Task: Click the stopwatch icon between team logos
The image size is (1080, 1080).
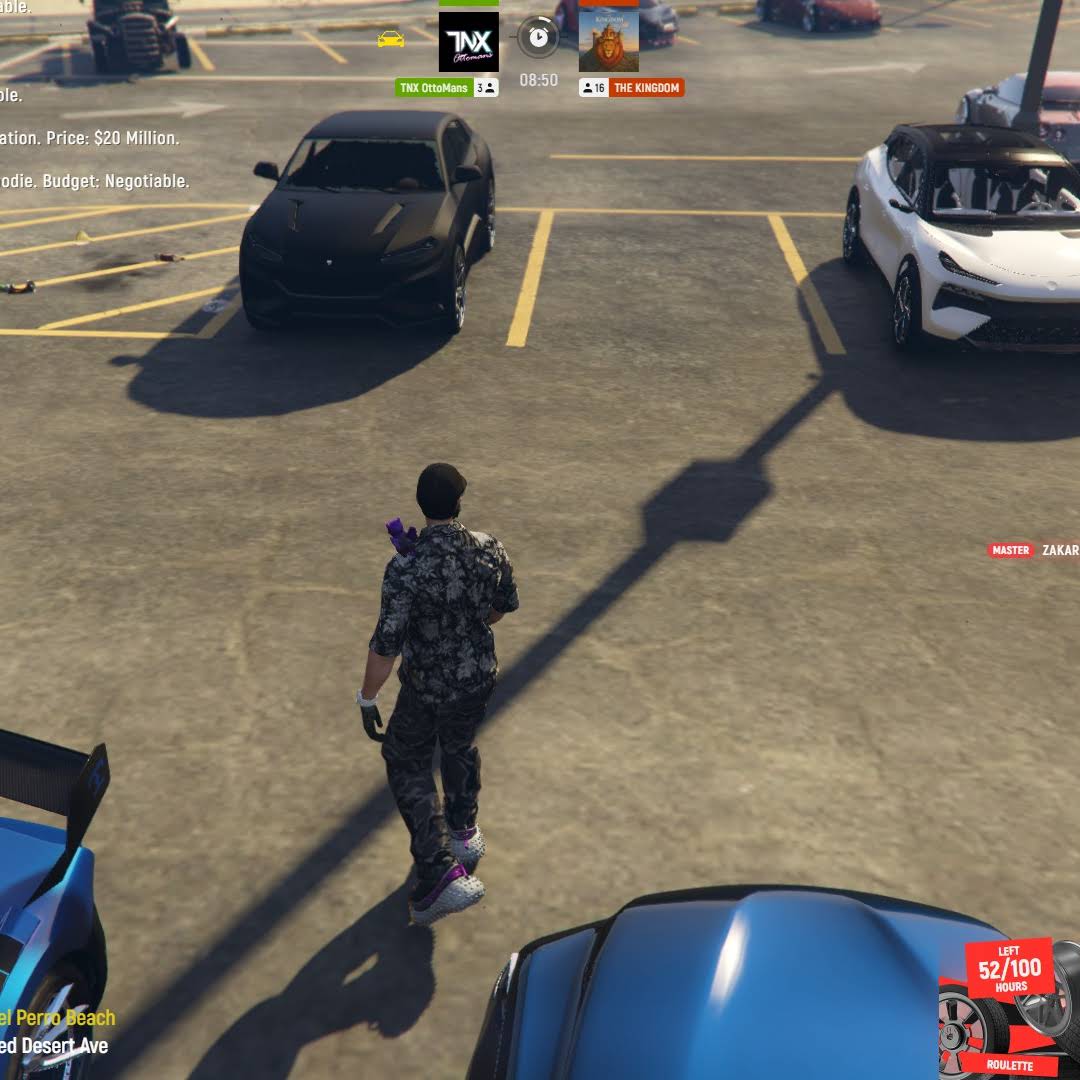Action: [x=538, y=37]
